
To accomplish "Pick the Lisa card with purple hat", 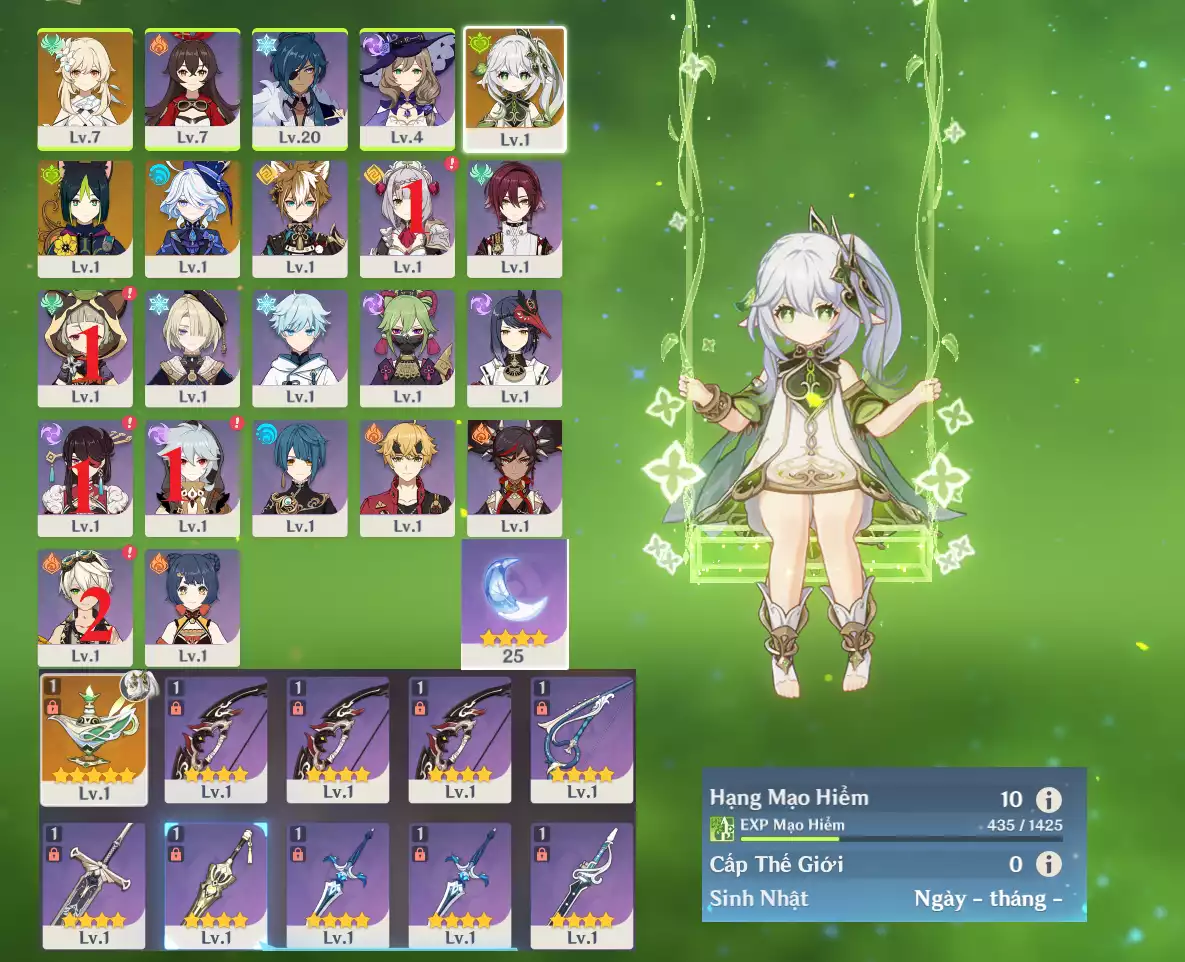I will coord(407,89).
